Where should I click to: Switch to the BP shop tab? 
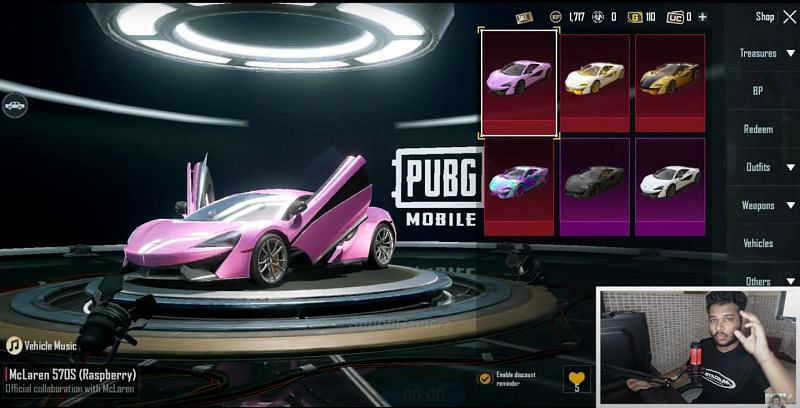point(758,91)
